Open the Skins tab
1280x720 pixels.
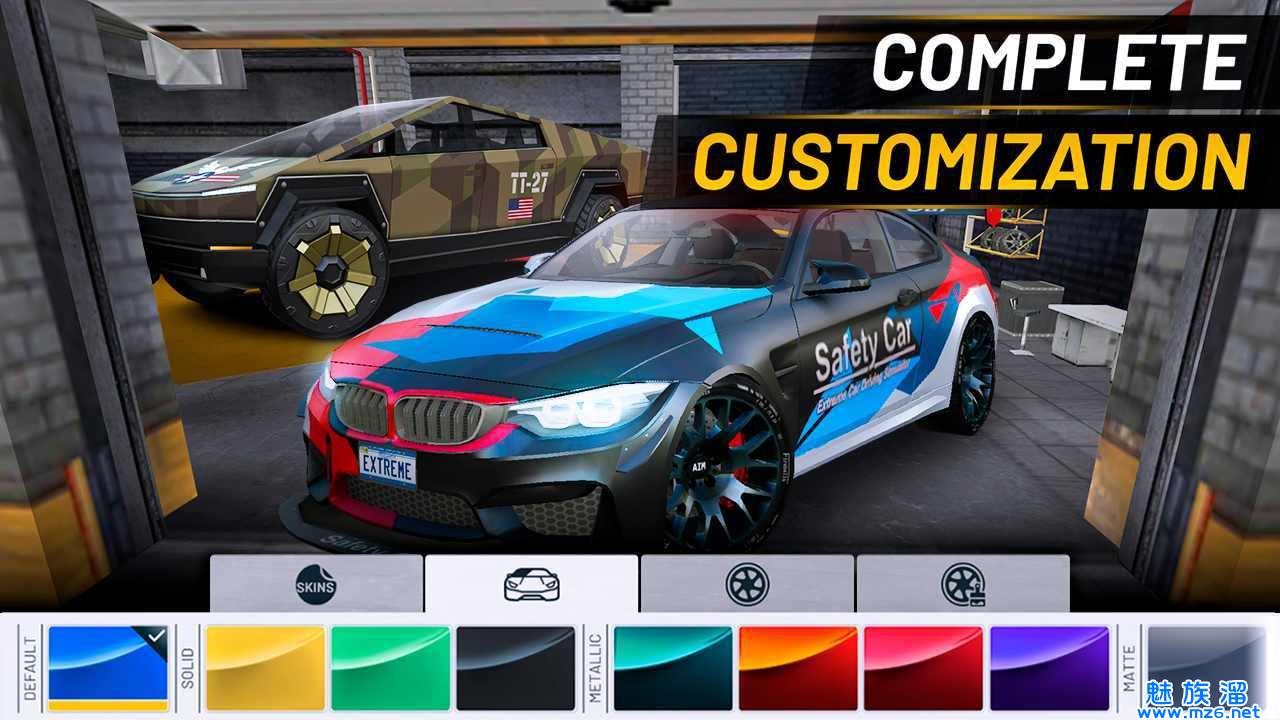click(x=316, y=584)
